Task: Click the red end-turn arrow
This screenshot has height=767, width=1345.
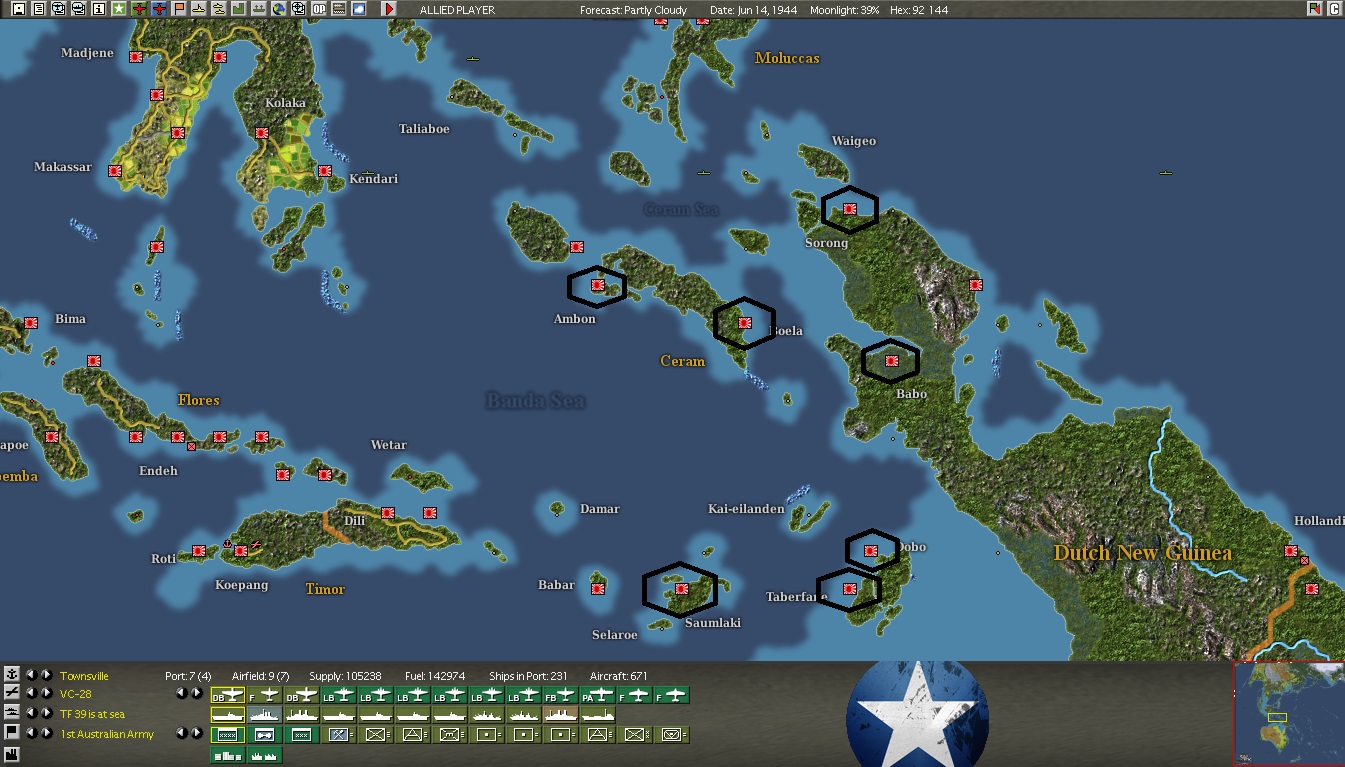Action: point(389,9)
